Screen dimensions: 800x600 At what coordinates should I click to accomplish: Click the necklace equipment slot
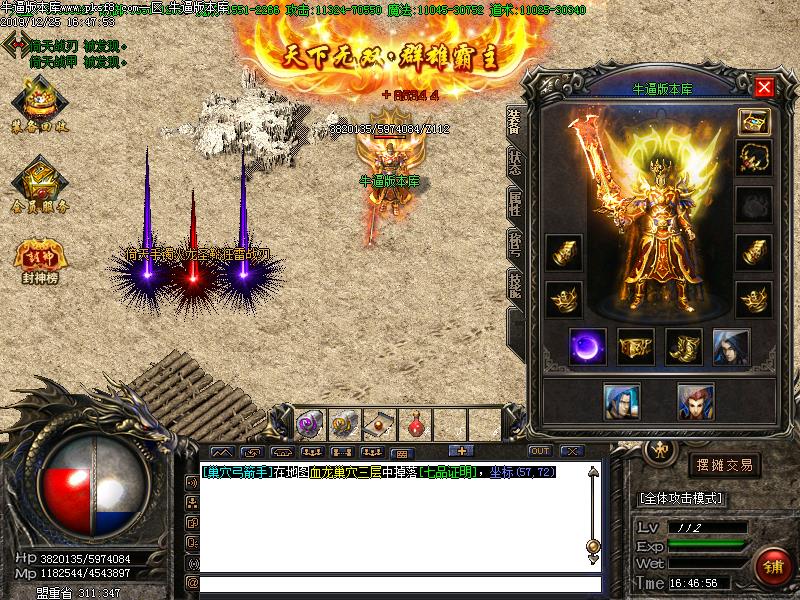(753, 157)
